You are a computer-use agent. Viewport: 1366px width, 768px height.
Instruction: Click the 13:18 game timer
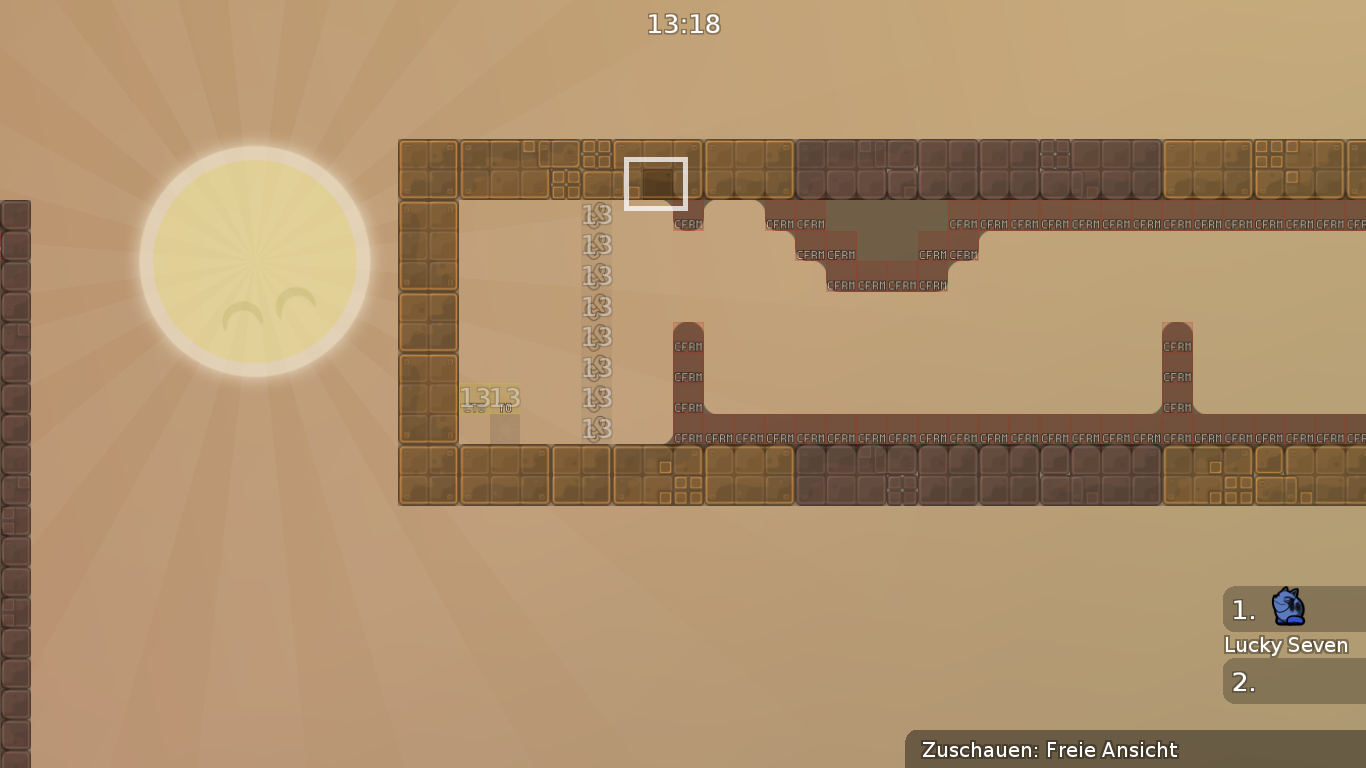pyautogui.click(x=683, y=25)
